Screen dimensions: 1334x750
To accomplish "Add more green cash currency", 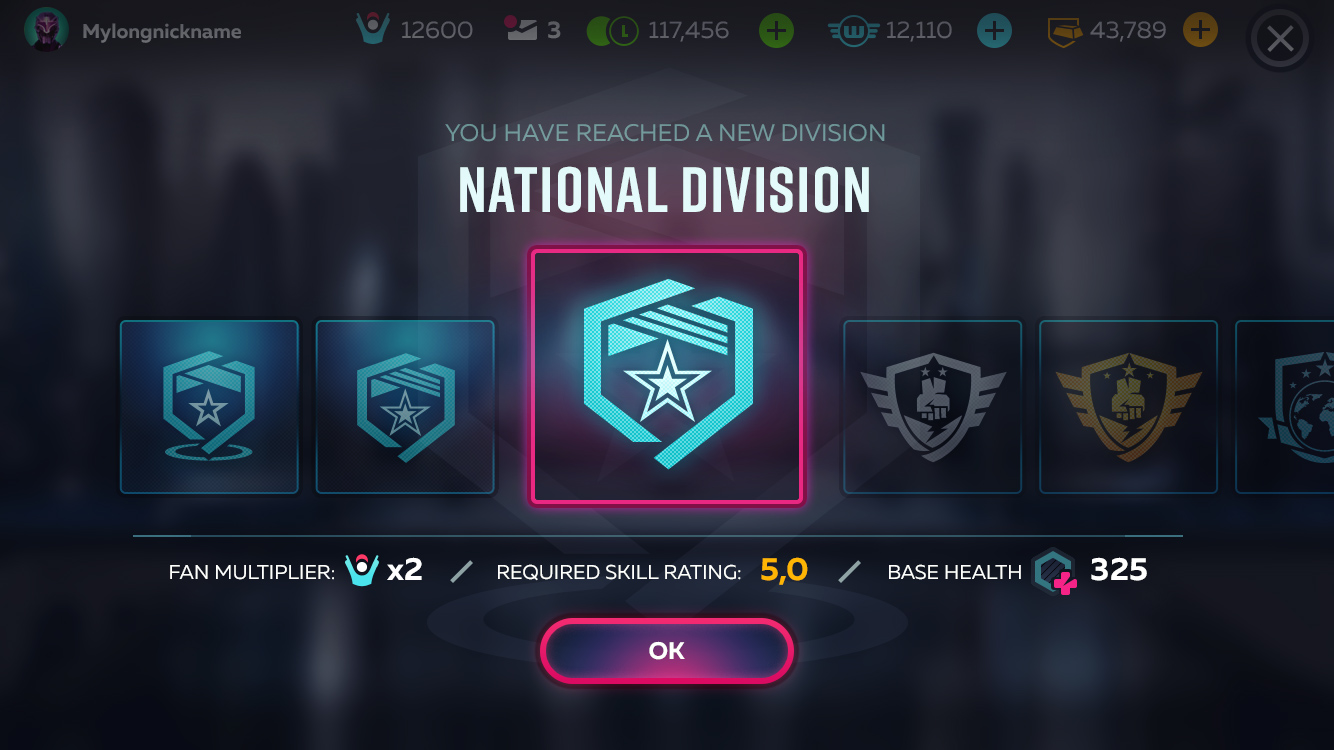I will click(x=776, y=31).
